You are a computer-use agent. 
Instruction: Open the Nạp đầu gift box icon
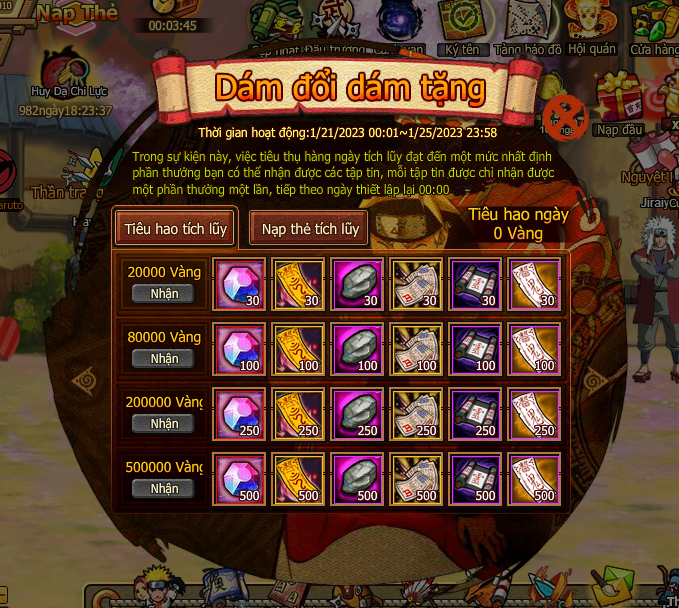click(x=619, y=105)
